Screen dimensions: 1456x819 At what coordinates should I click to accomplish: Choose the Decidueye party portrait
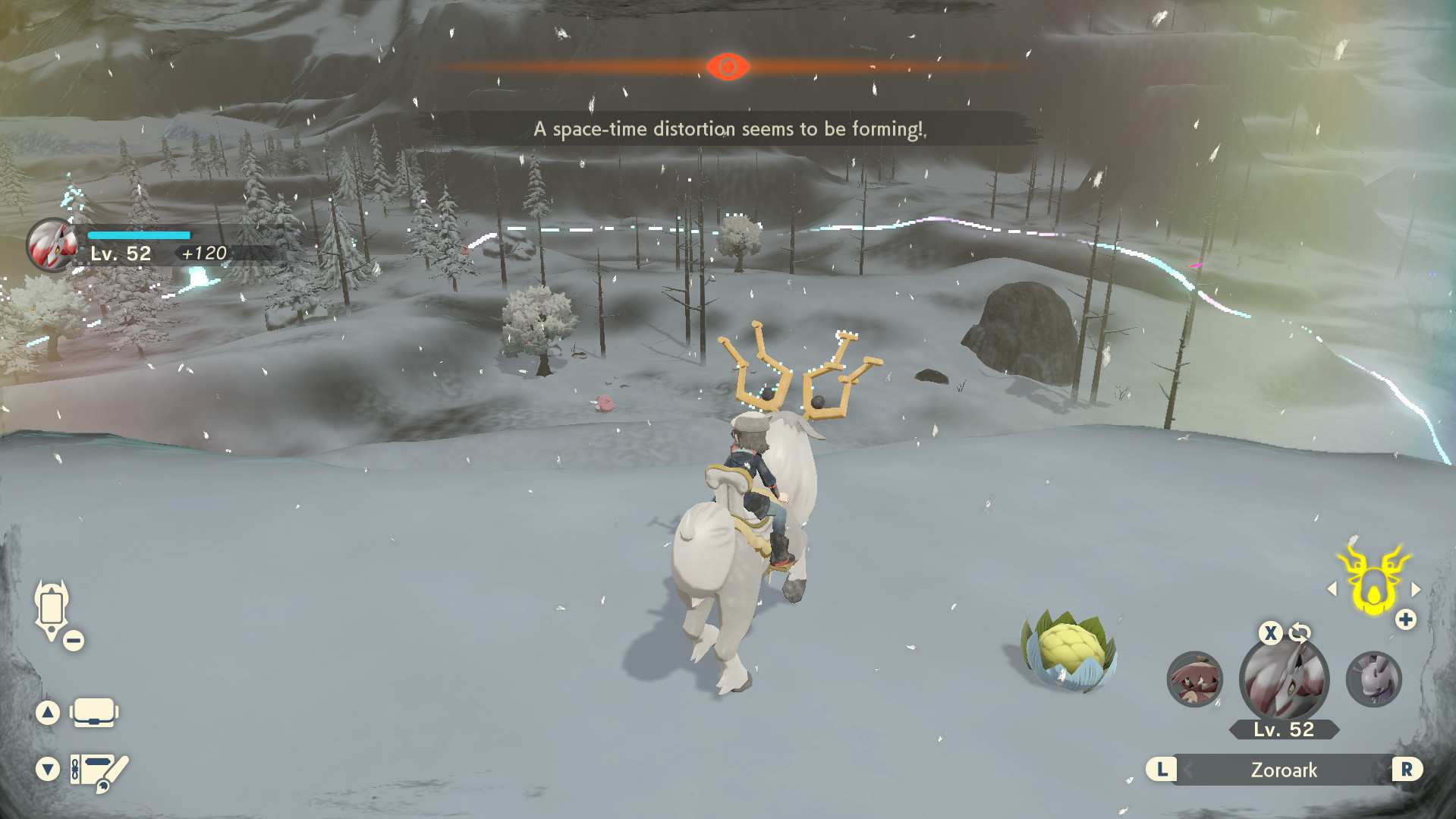click(x=1194, y=679)
